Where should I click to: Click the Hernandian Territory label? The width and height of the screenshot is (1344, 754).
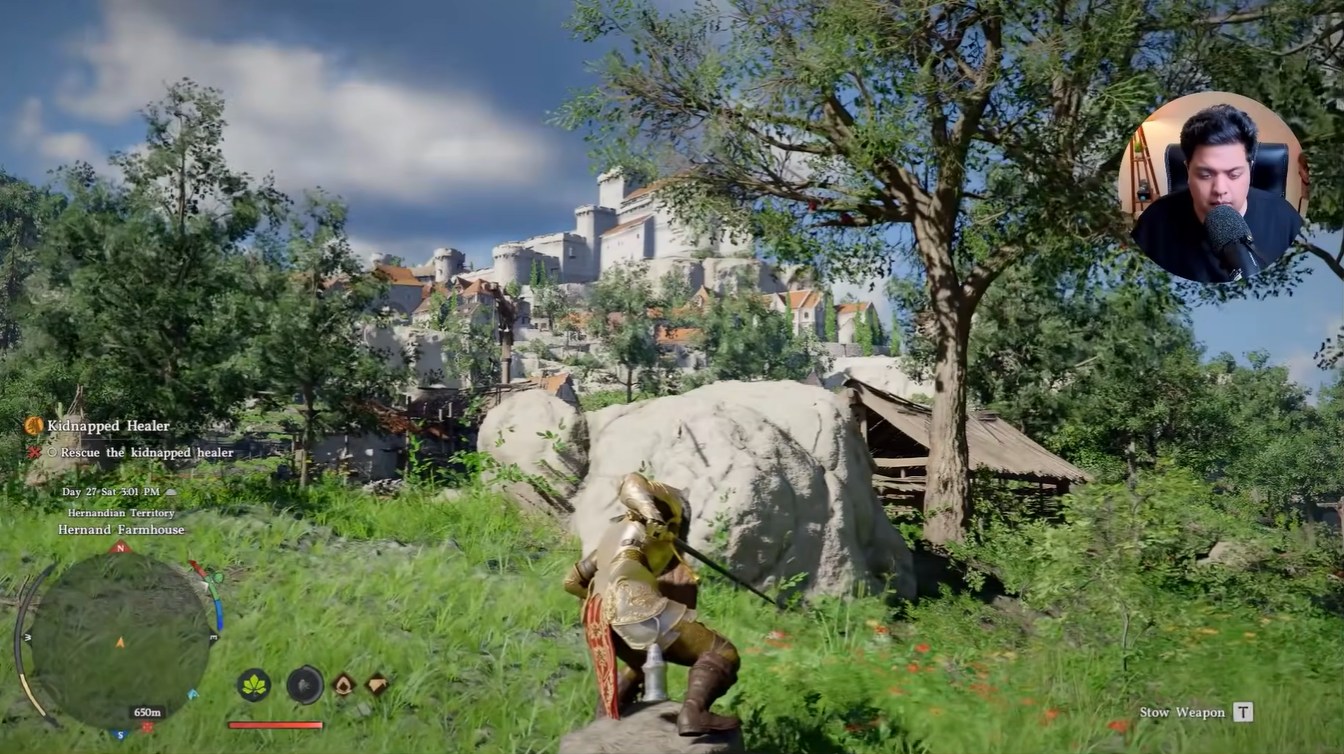[120, 512]
